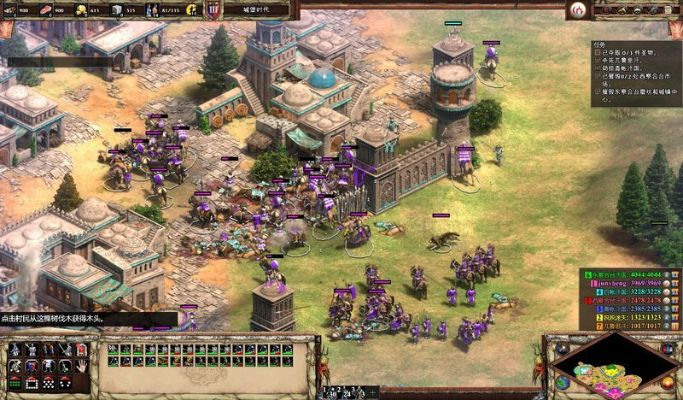The height and width of the screenshot is (400, 683).
Task: Choose the line formation icon
Action: (x=14, y=382)
